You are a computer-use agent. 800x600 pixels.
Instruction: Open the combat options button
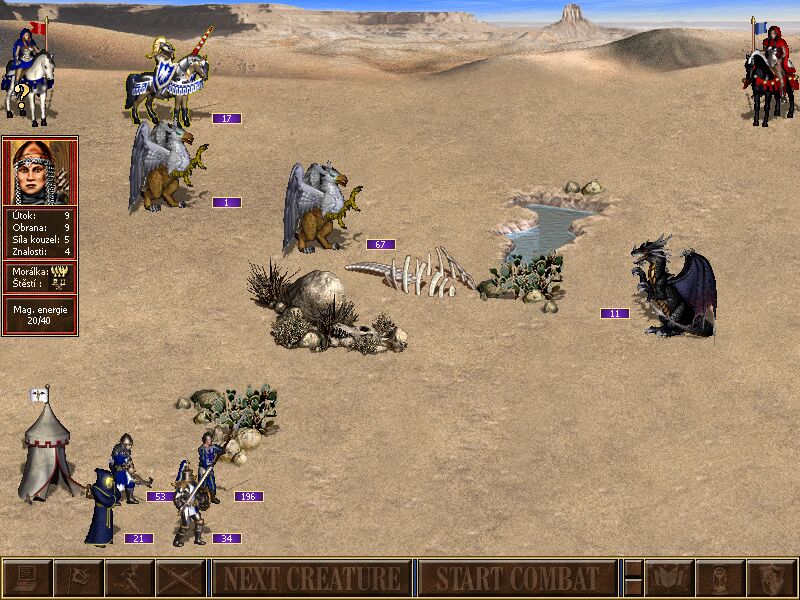click(x=27, y=578)
